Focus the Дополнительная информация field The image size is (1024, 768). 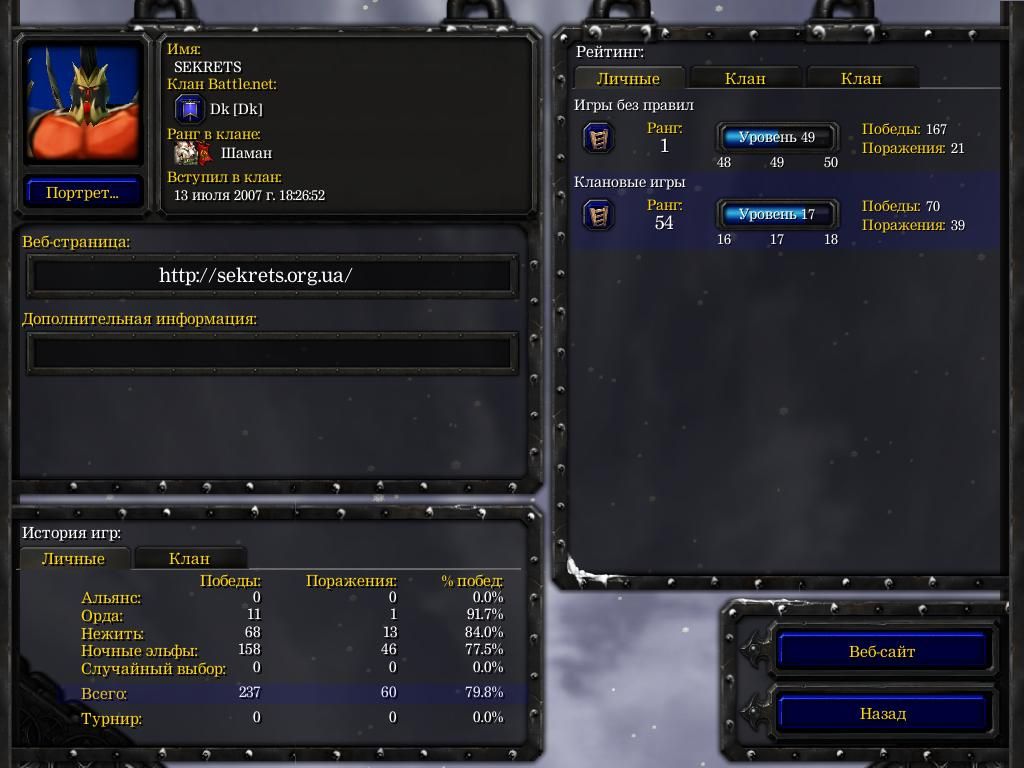(x=272, y=352)
